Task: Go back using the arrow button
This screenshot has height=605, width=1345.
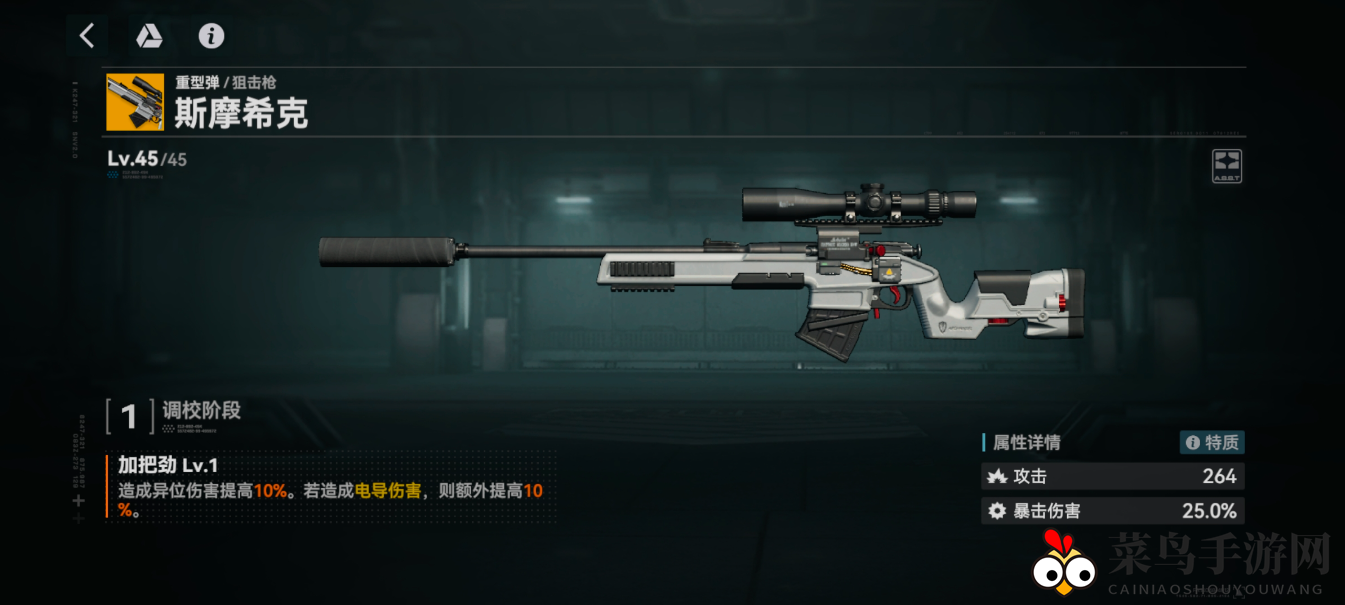Action: pyautogui.click(x=87, y=36)
